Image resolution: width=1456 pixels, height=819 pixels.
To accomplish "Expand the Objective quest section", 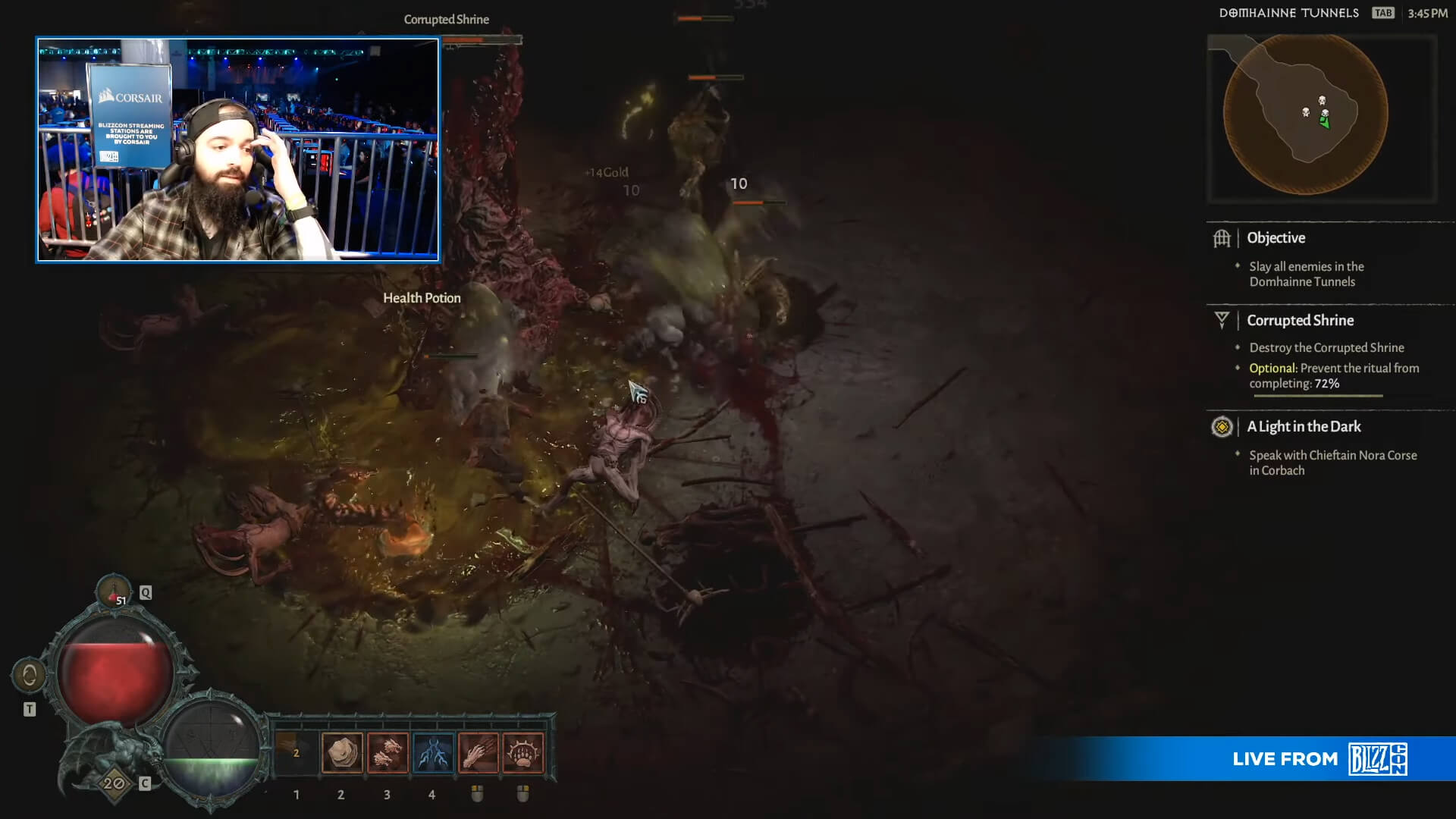I will [x=1276, y=237].
